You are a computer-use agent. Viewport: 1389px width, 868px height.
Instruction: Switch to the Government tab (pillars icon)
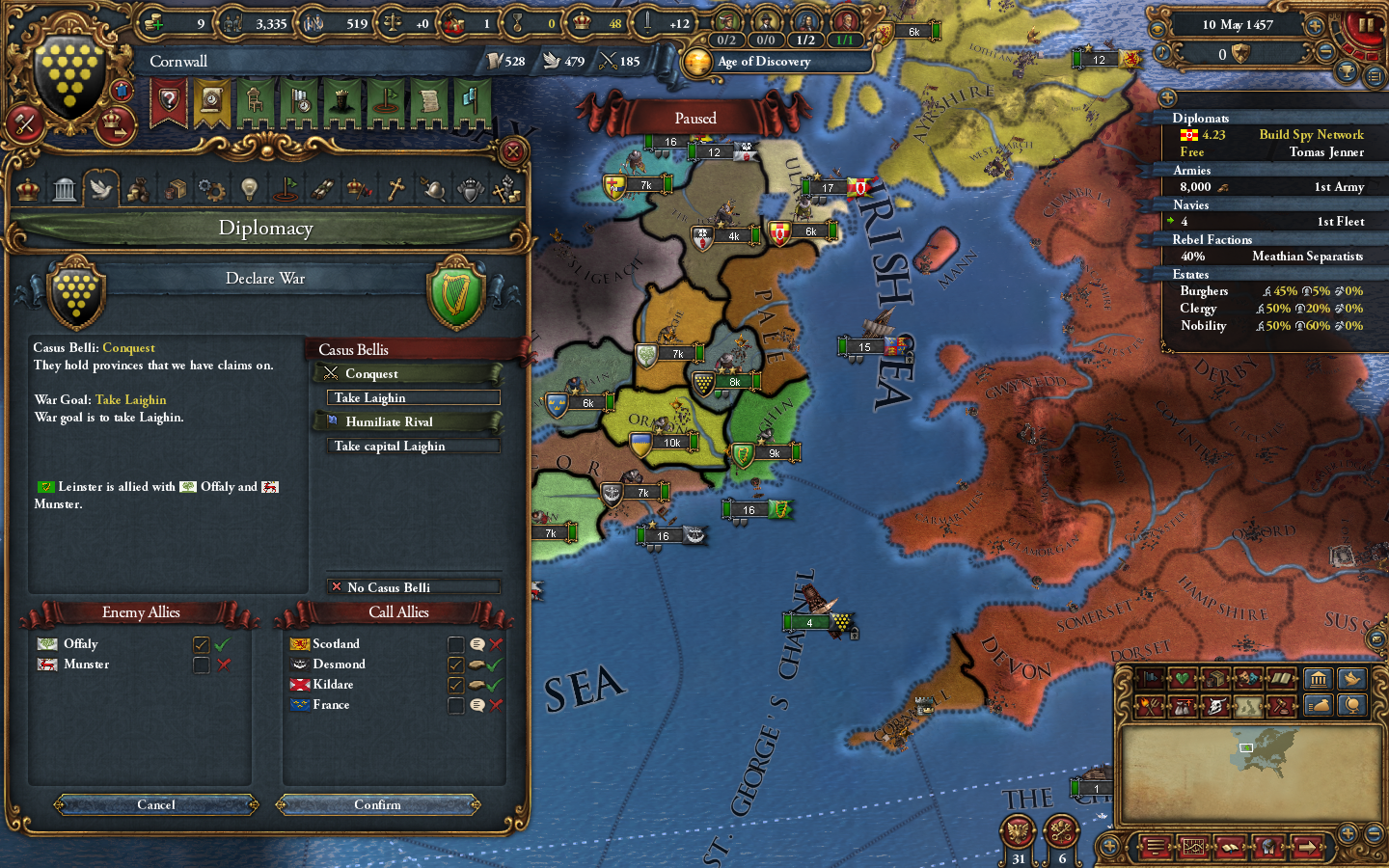(x=64, y=188)
